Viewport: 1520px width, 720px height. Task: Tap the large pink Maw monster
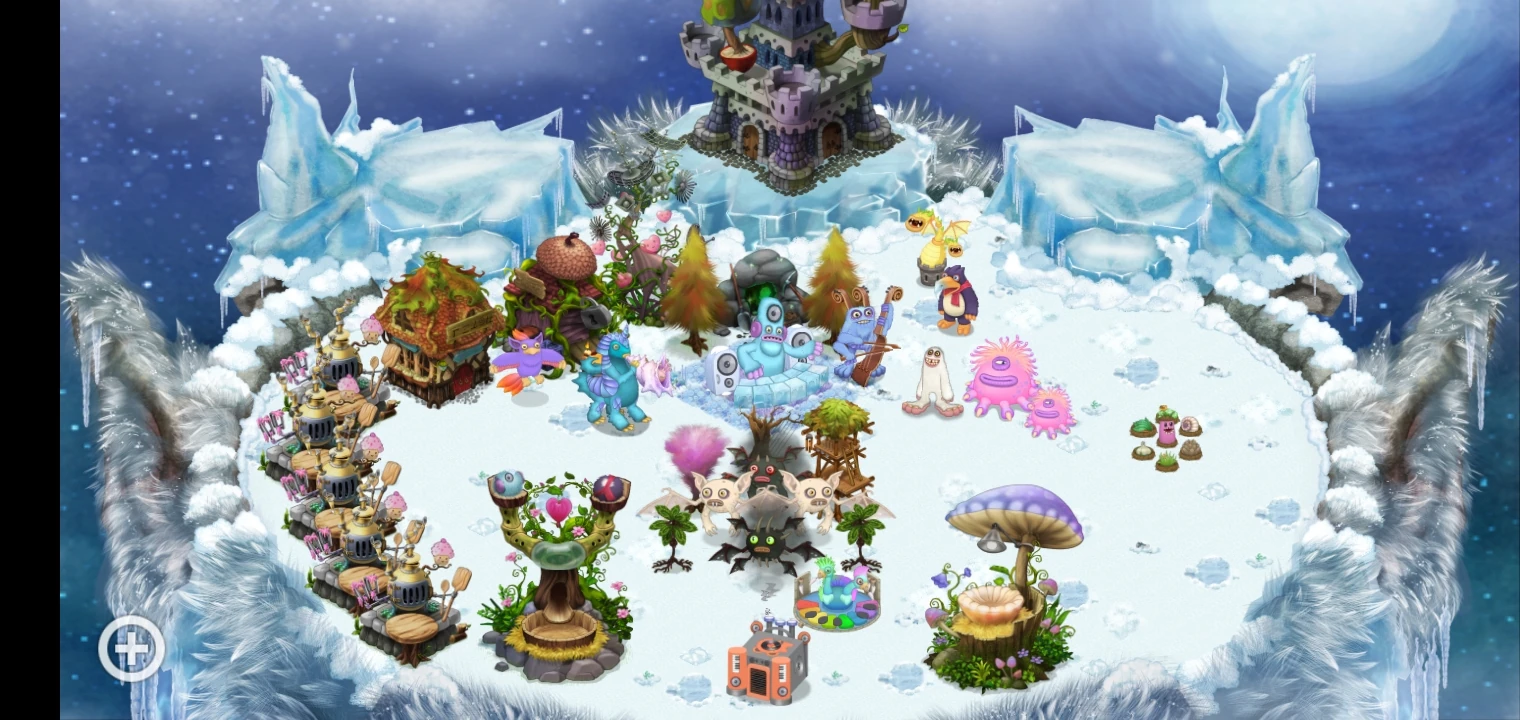click(1005, 380)
